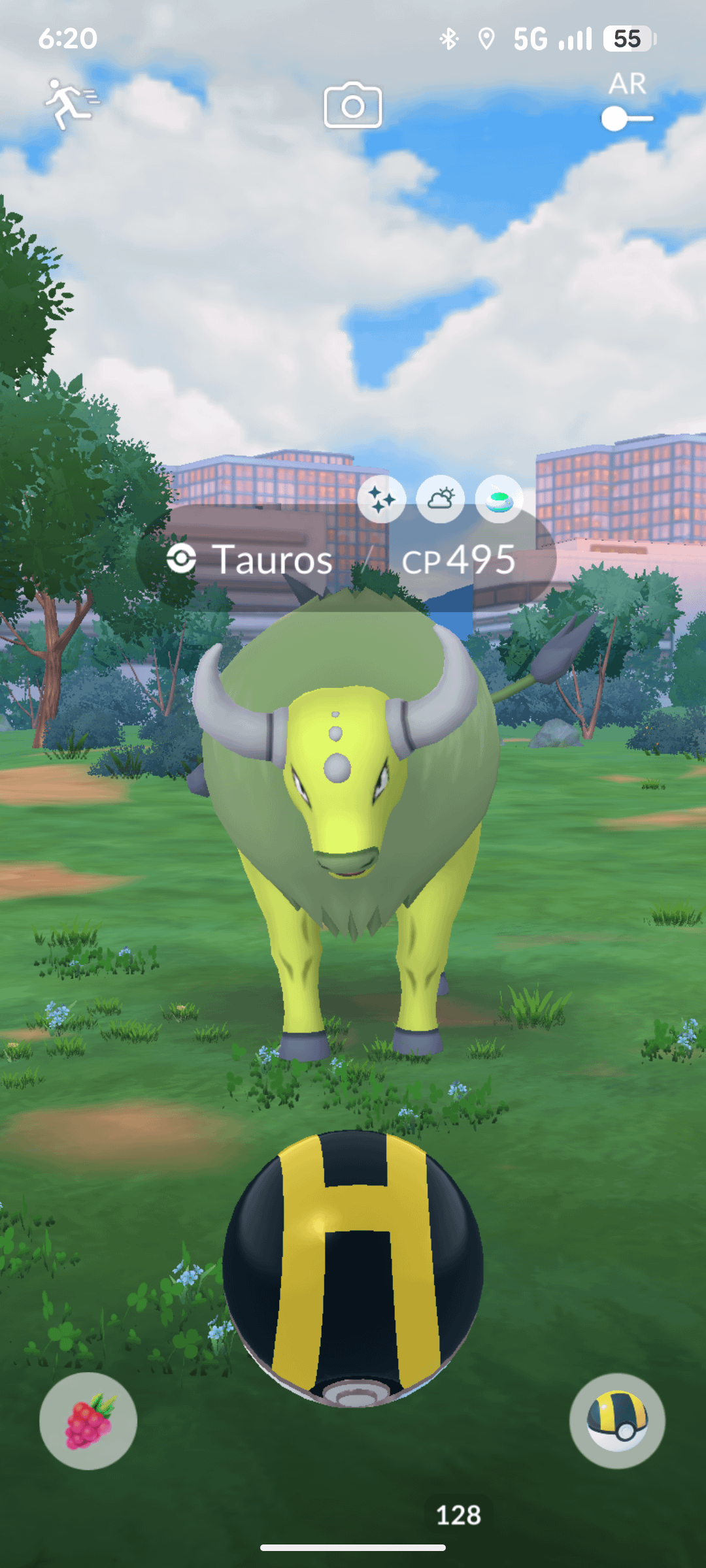The height and width of the screenshot is (1568, 706).
Task: Tap the Tauros name label
Action: (273, 560)
